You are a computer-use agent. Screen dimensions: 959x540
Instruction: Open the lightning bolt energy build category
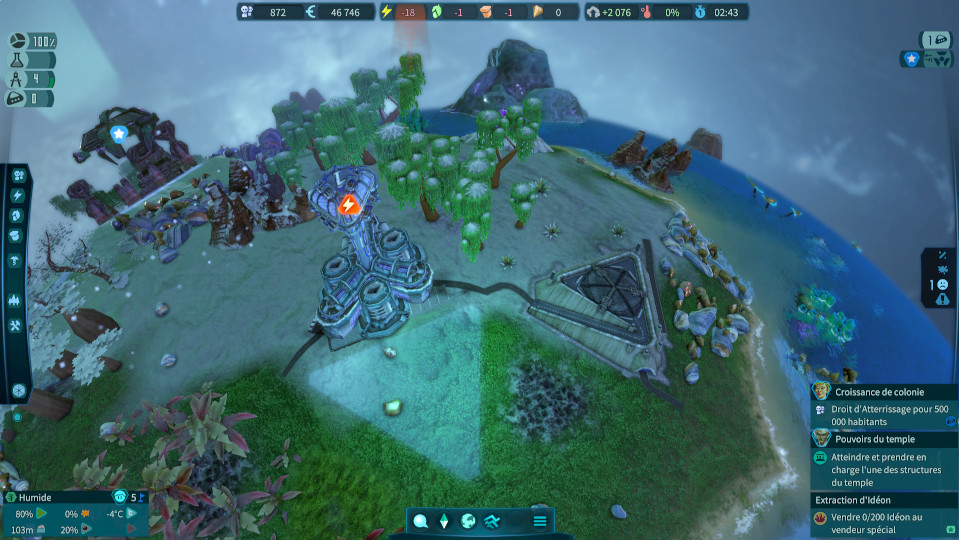coord(18,196)
